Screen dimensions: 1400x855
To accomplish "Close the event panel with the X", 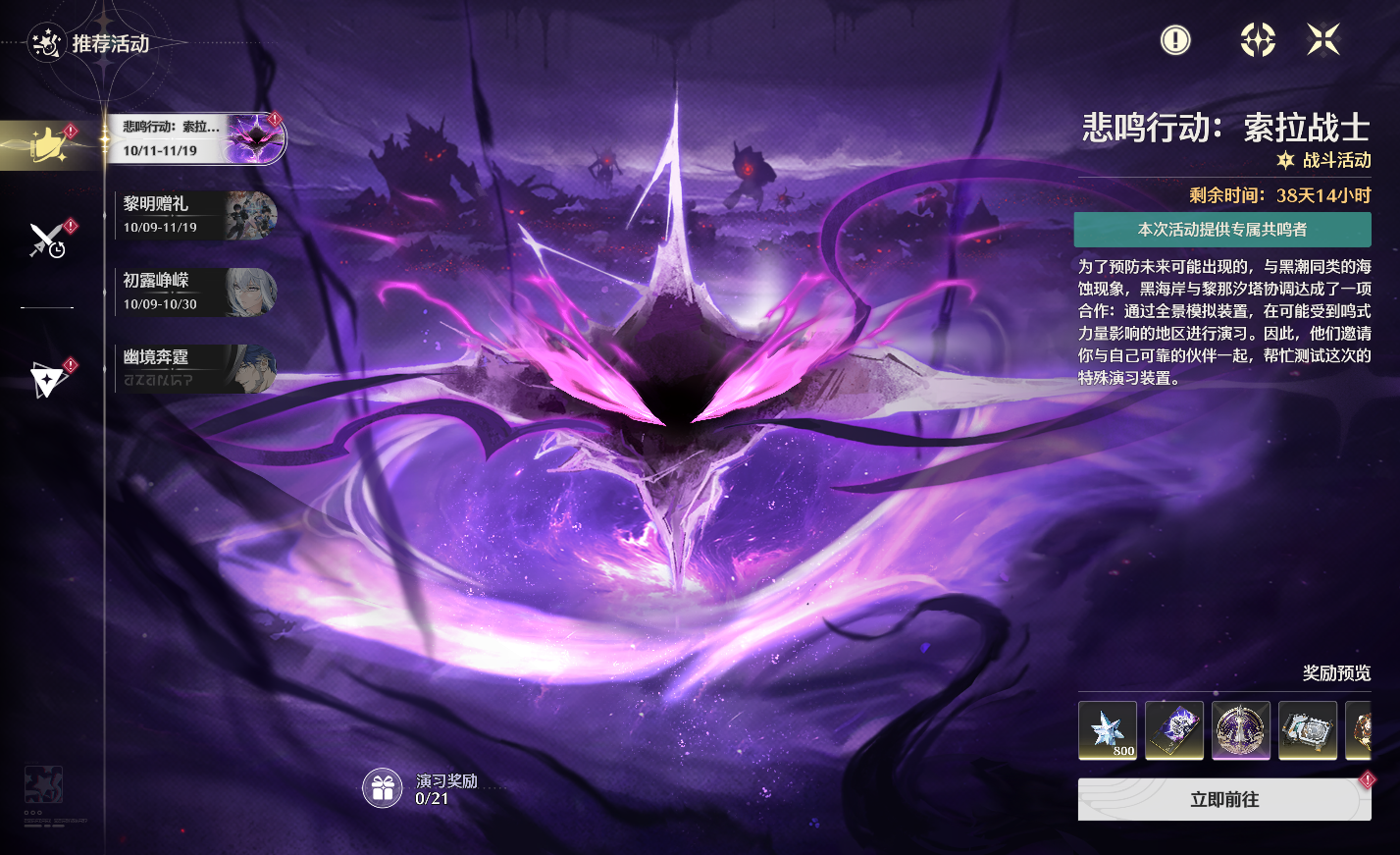I will tap(1322, 40).
